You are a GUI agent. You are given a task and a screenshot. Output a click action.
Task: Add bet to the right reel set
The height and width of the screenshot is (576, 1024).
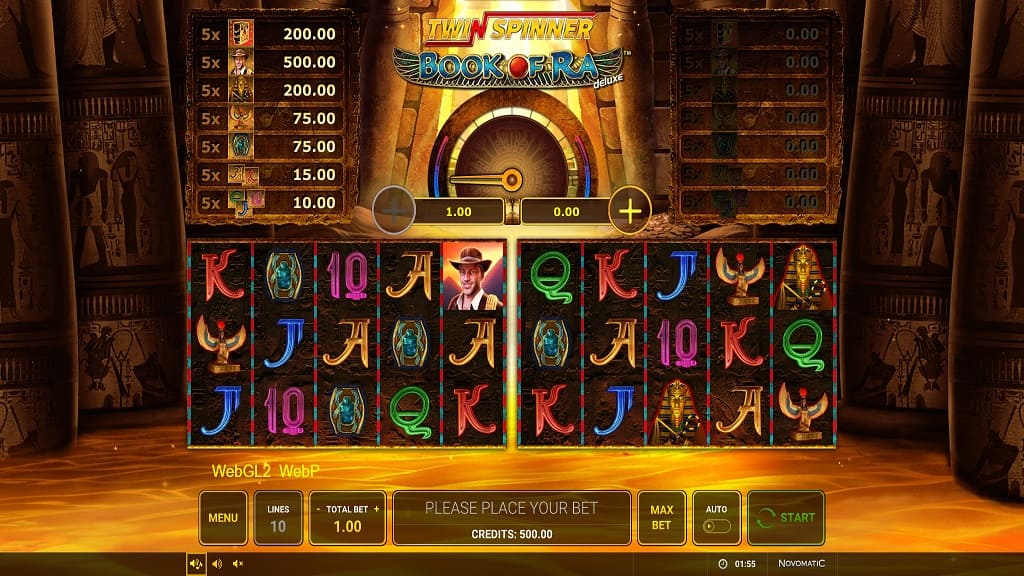tap(630, 211)
